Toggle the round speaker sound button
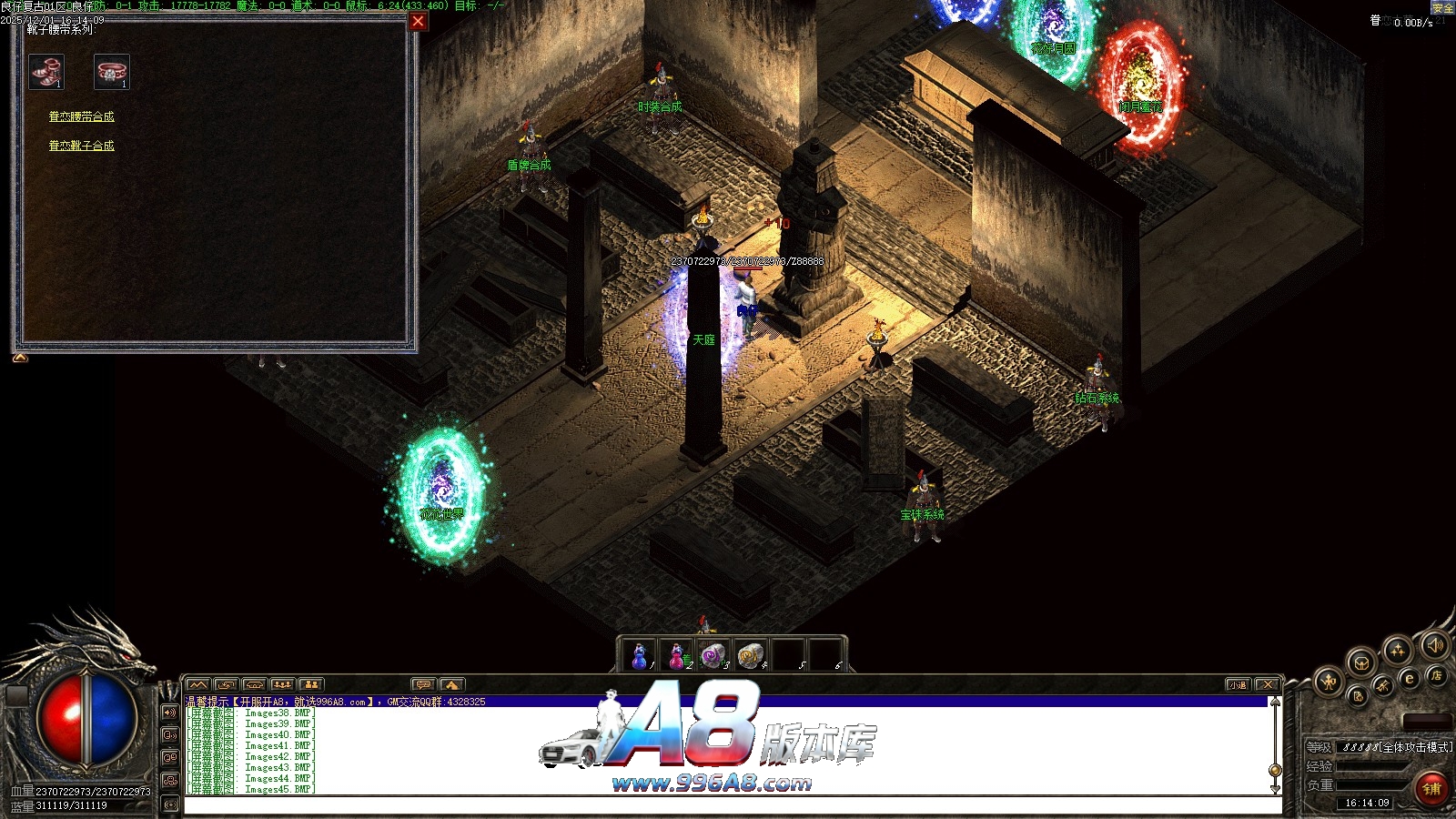Viewport: 1456px width, 819px height. tap(1435, 645)
